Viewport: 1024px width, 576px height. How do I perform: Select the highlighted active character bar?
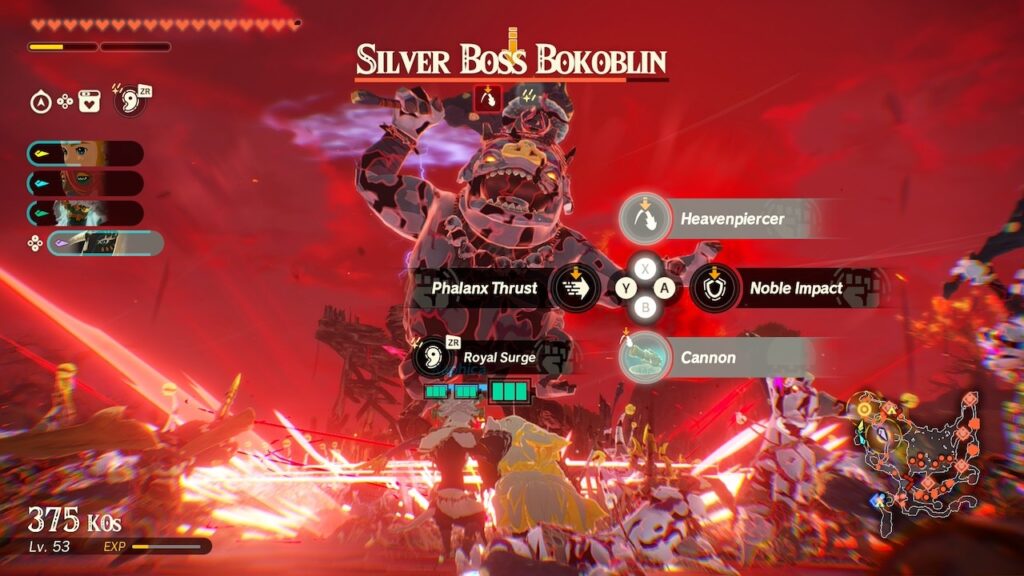[104, 243]
